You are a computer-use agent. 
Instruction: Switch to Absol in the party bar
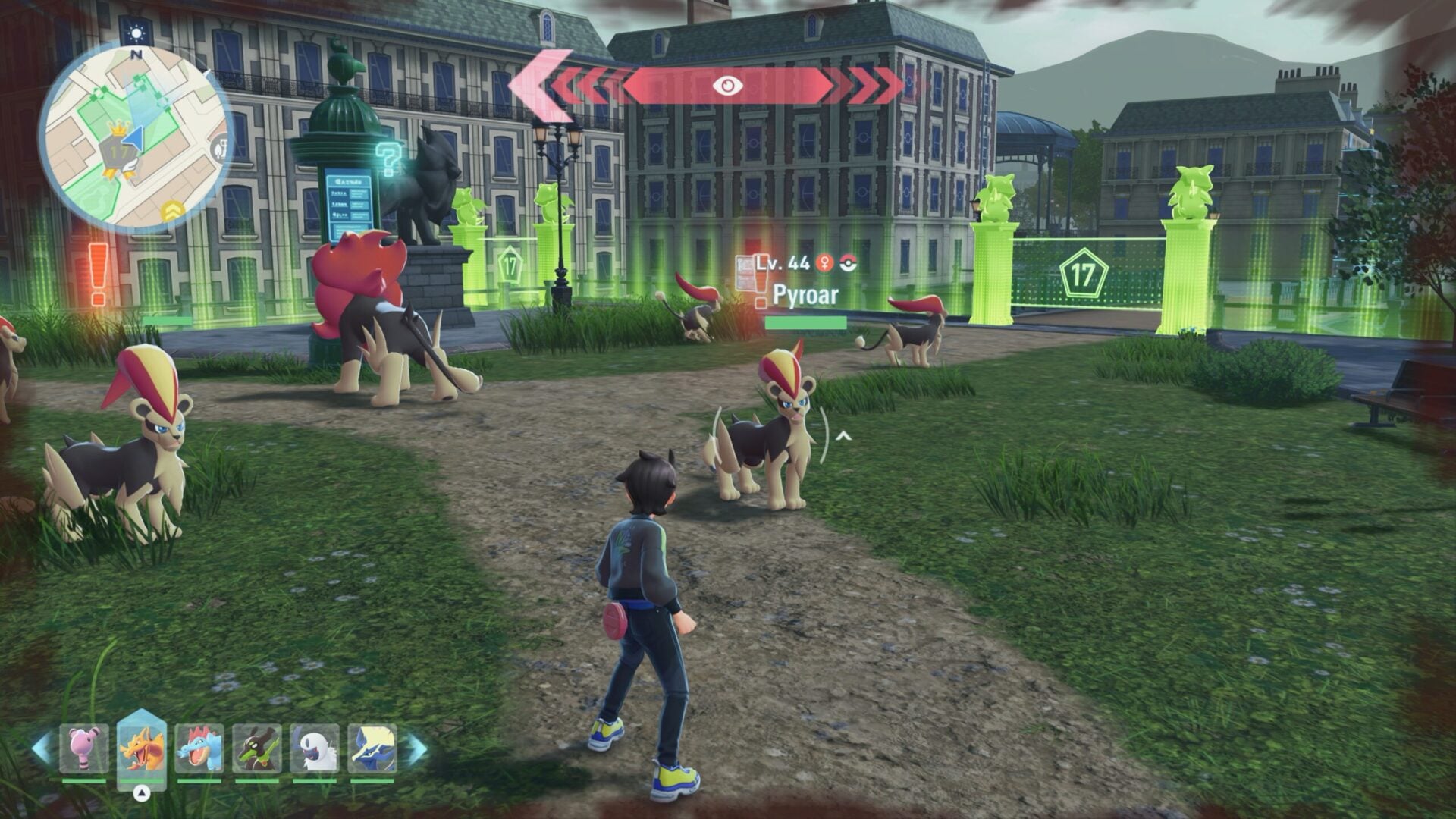[x=315, y=749]
